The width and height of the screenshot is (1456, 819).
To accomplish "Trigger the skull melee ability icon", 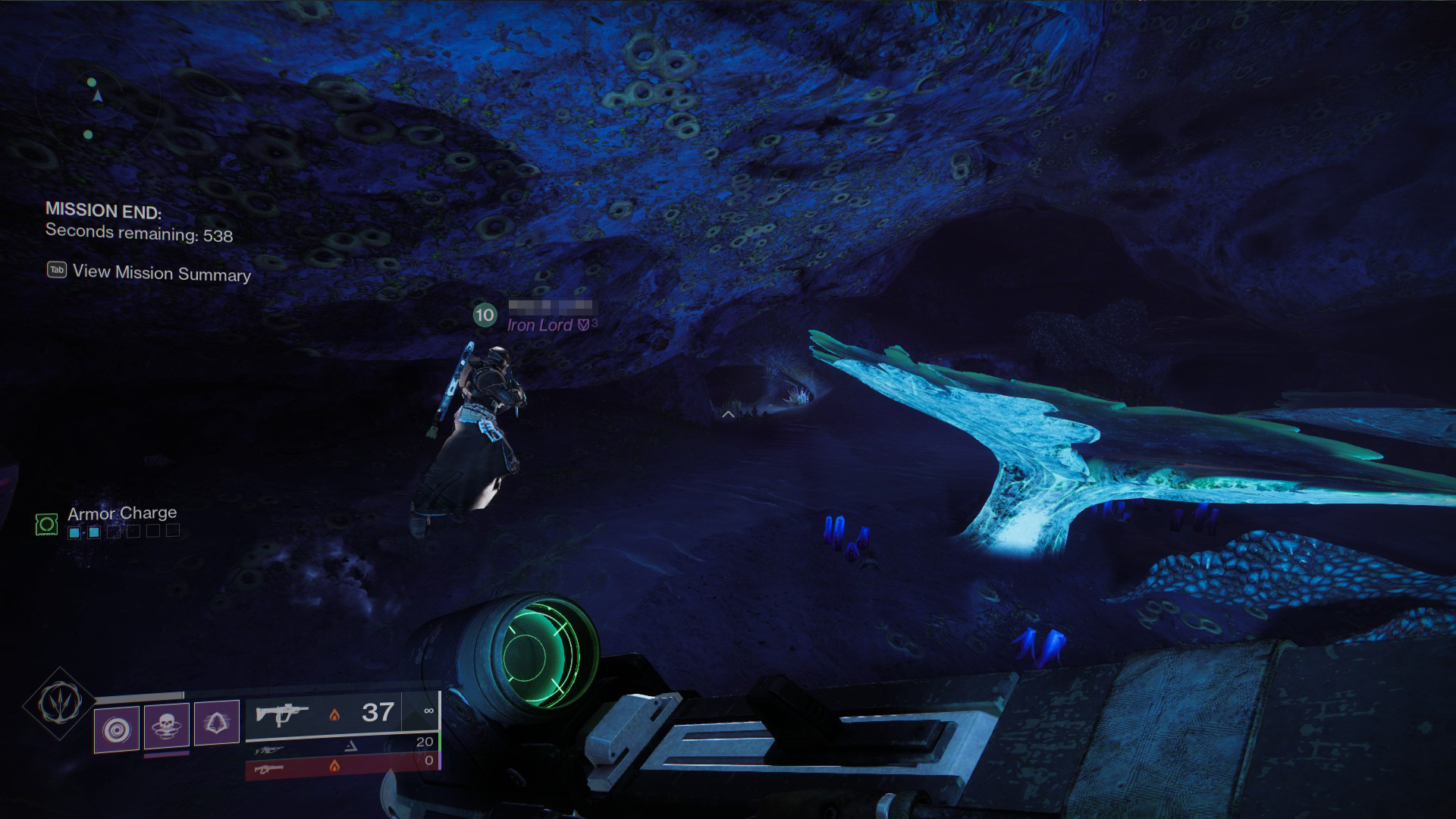I will click(166, 725).
